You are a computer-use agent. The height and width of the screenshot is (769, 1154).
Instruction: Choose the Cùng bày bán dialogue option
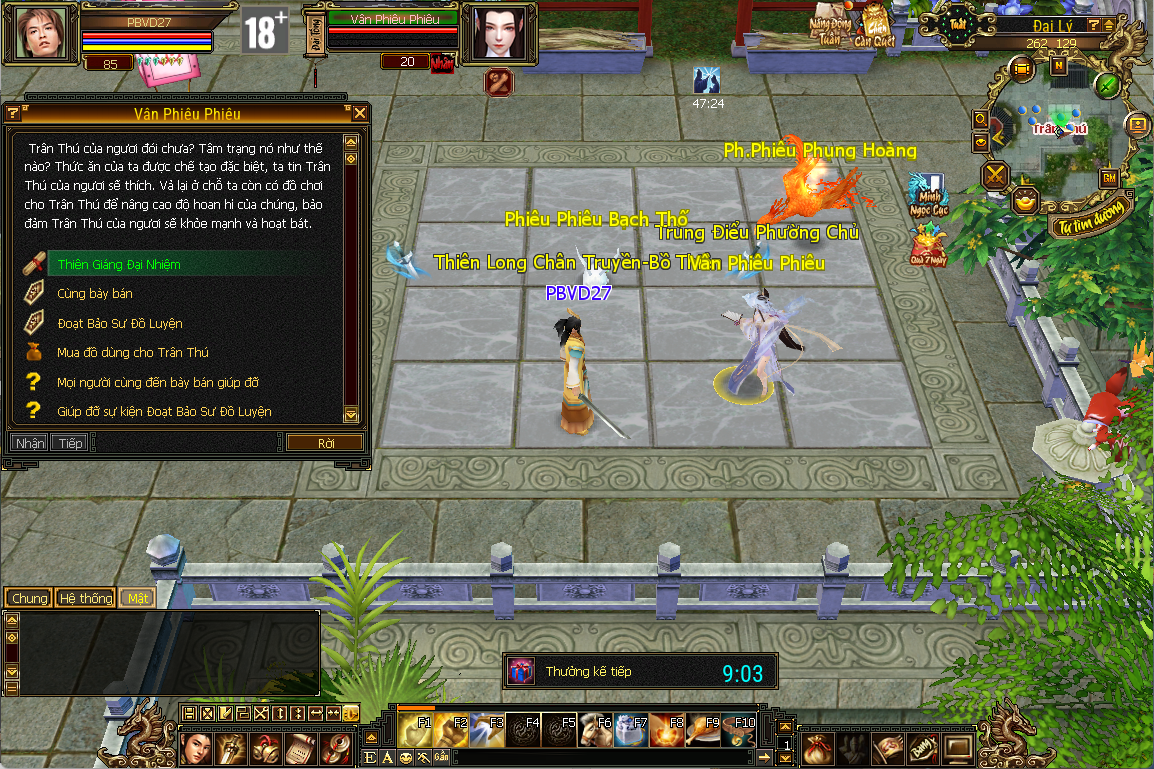pos(95,294)
